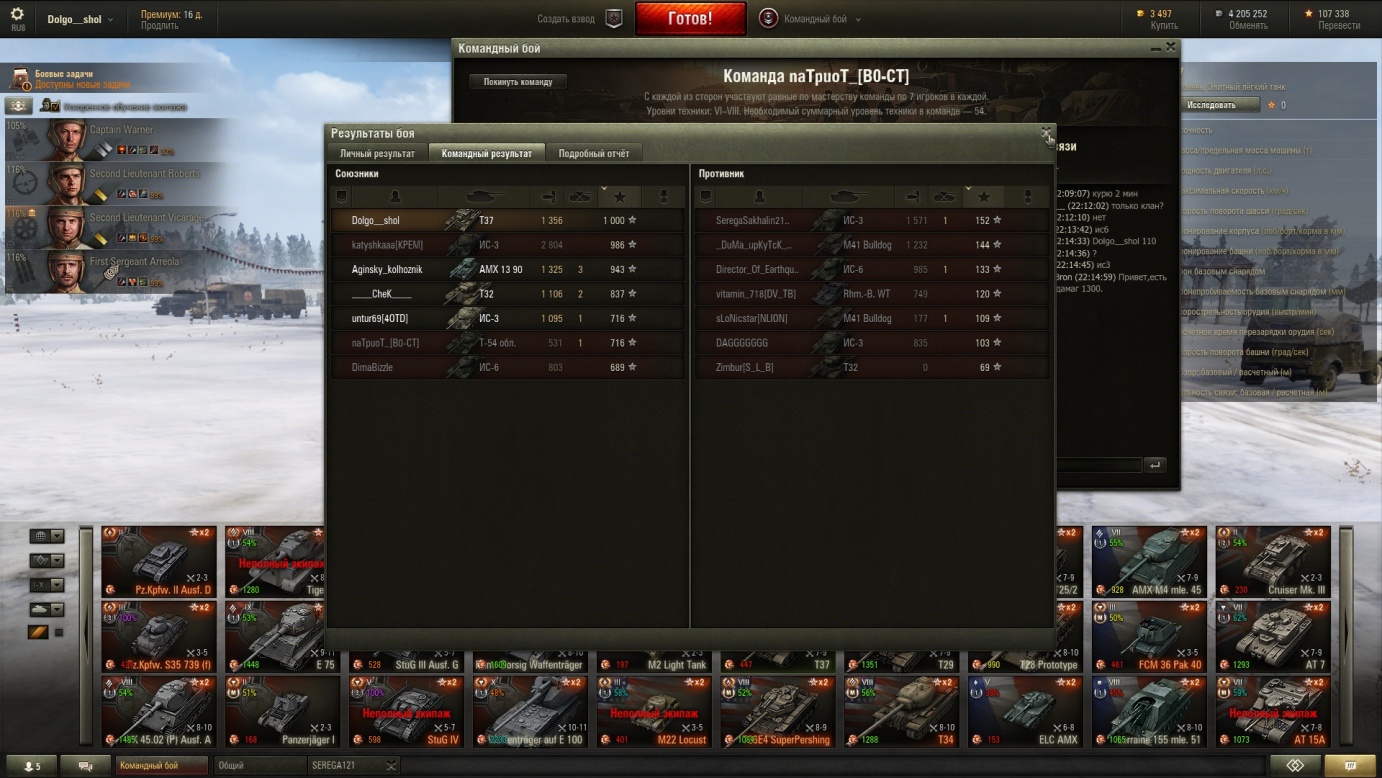
Task: Select the T34 heavy tank slot
Action: (902, 710)
